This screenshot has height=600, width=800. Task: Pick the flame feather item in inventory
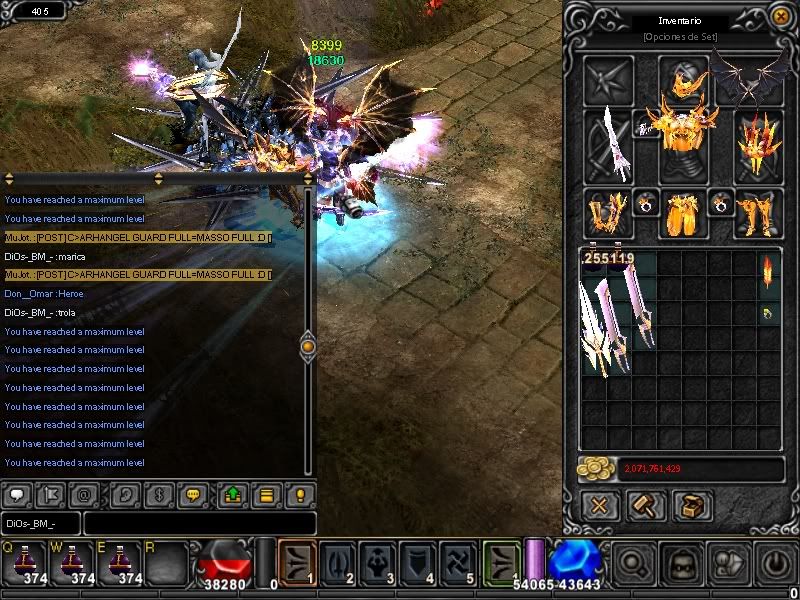click(769, 270)
